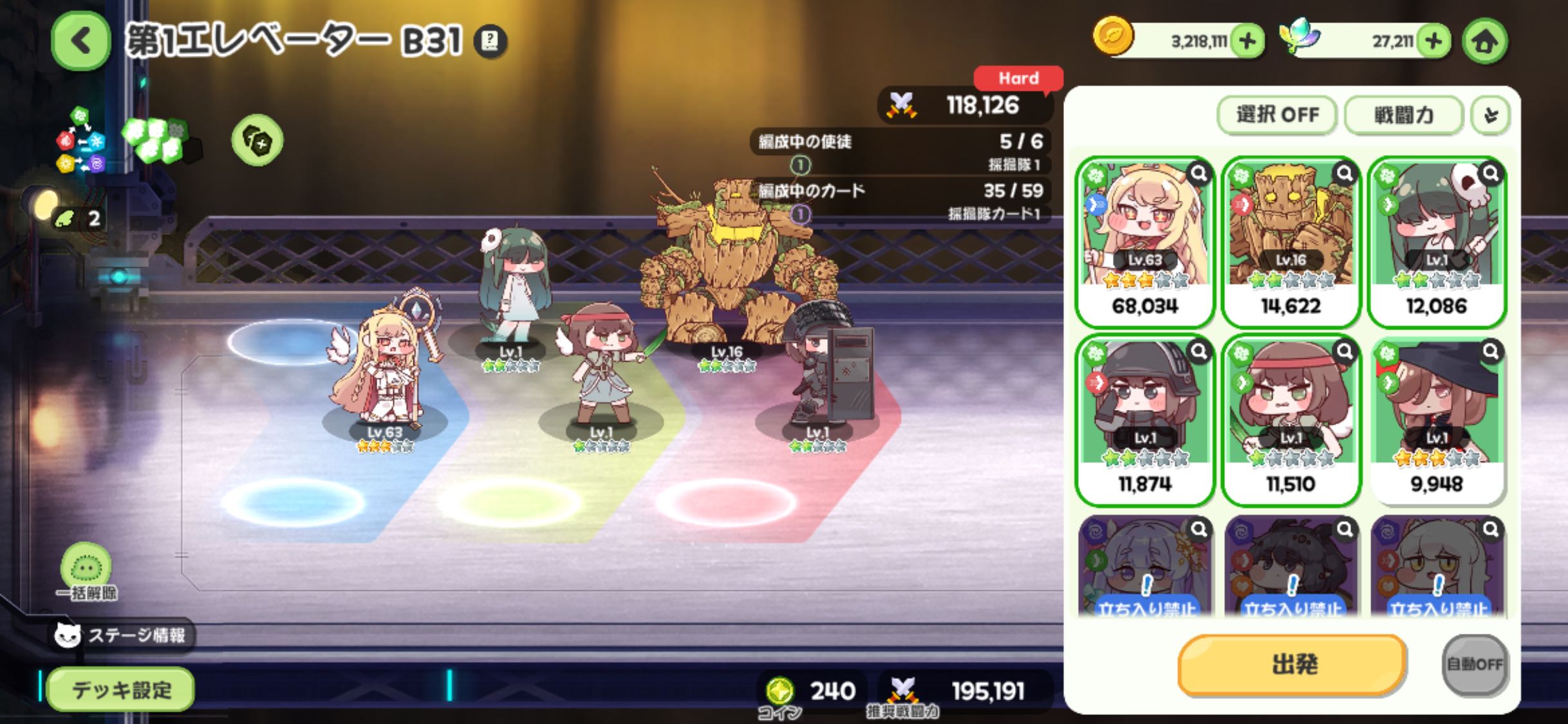This screenshot has width=1568, height=724.
Task: Open the stage help icon beside B31
Action: (490, 41)
